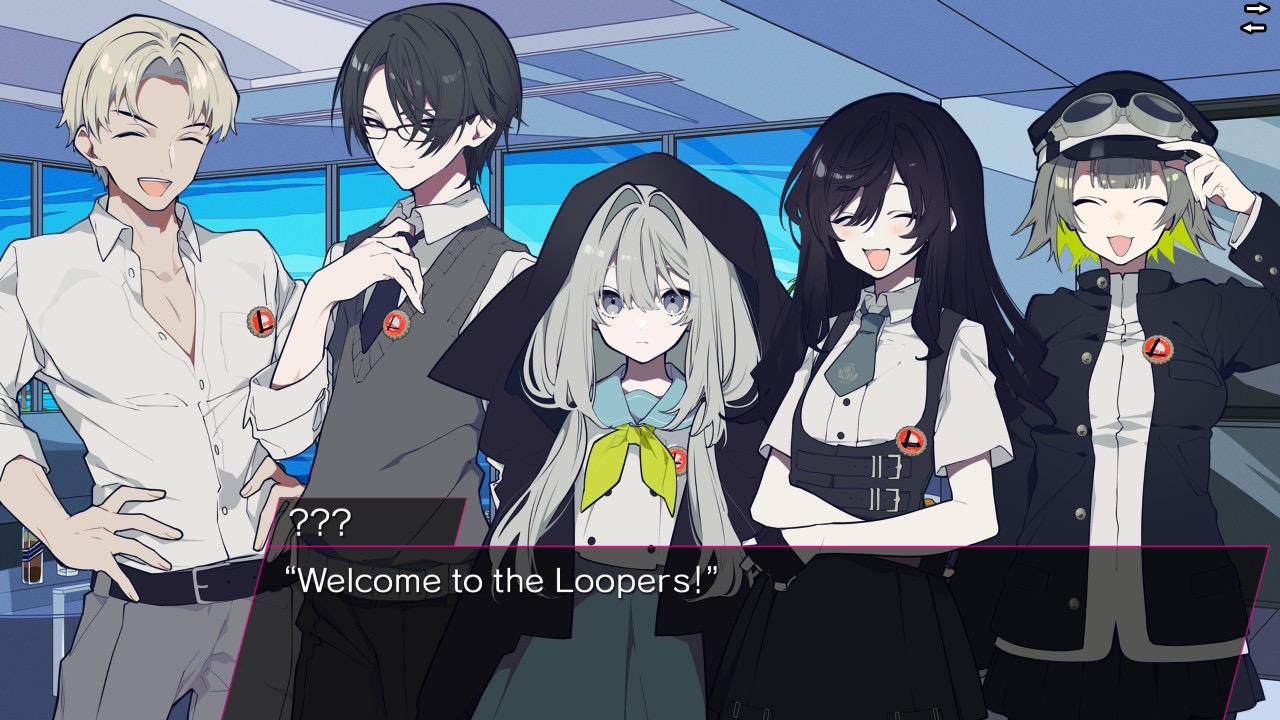The image size is (1280, 720).
Task: Click the double-arrow swap icon
Action: coord(1254,17)
